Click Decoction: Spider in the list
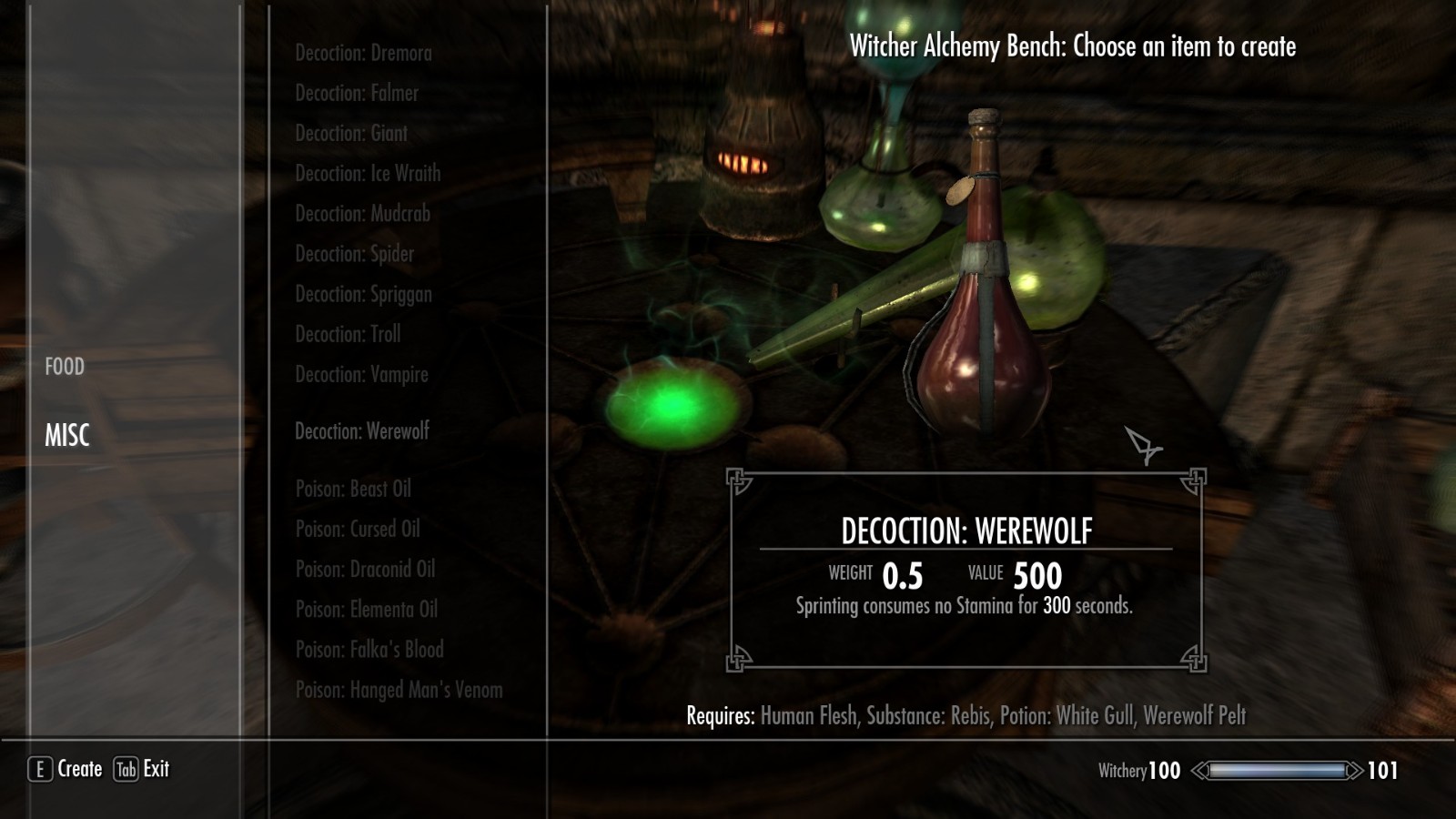This screenshot has width=1456, height=819. point(354,254)
